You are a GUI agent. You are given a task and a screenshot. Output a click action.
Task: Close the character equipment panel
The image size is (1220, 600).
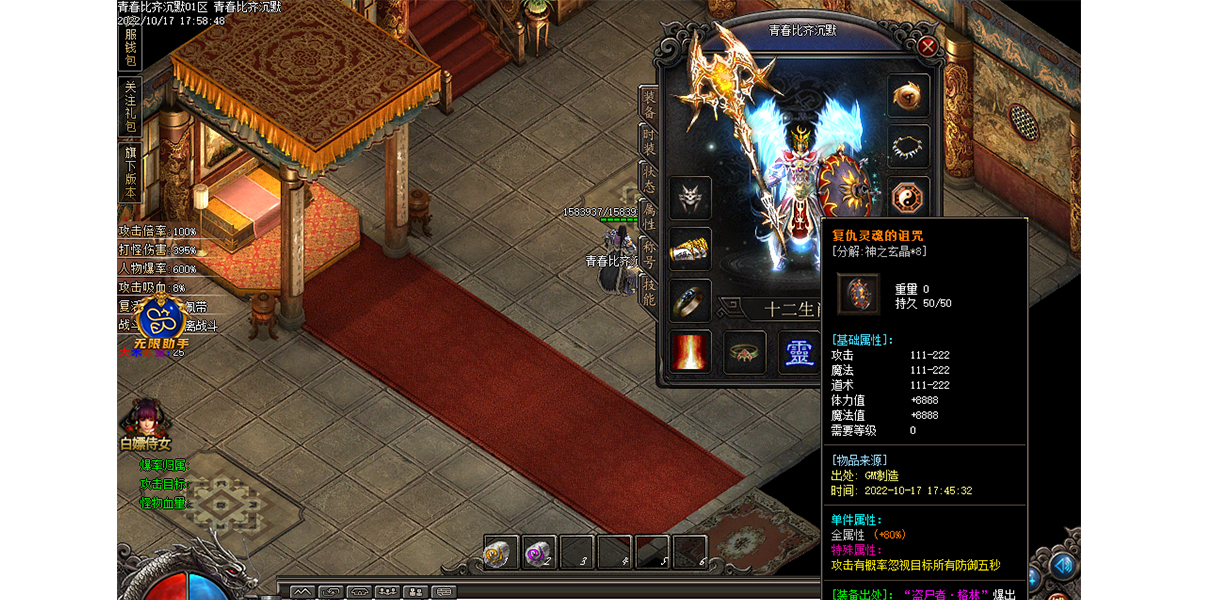click(927, 46)
